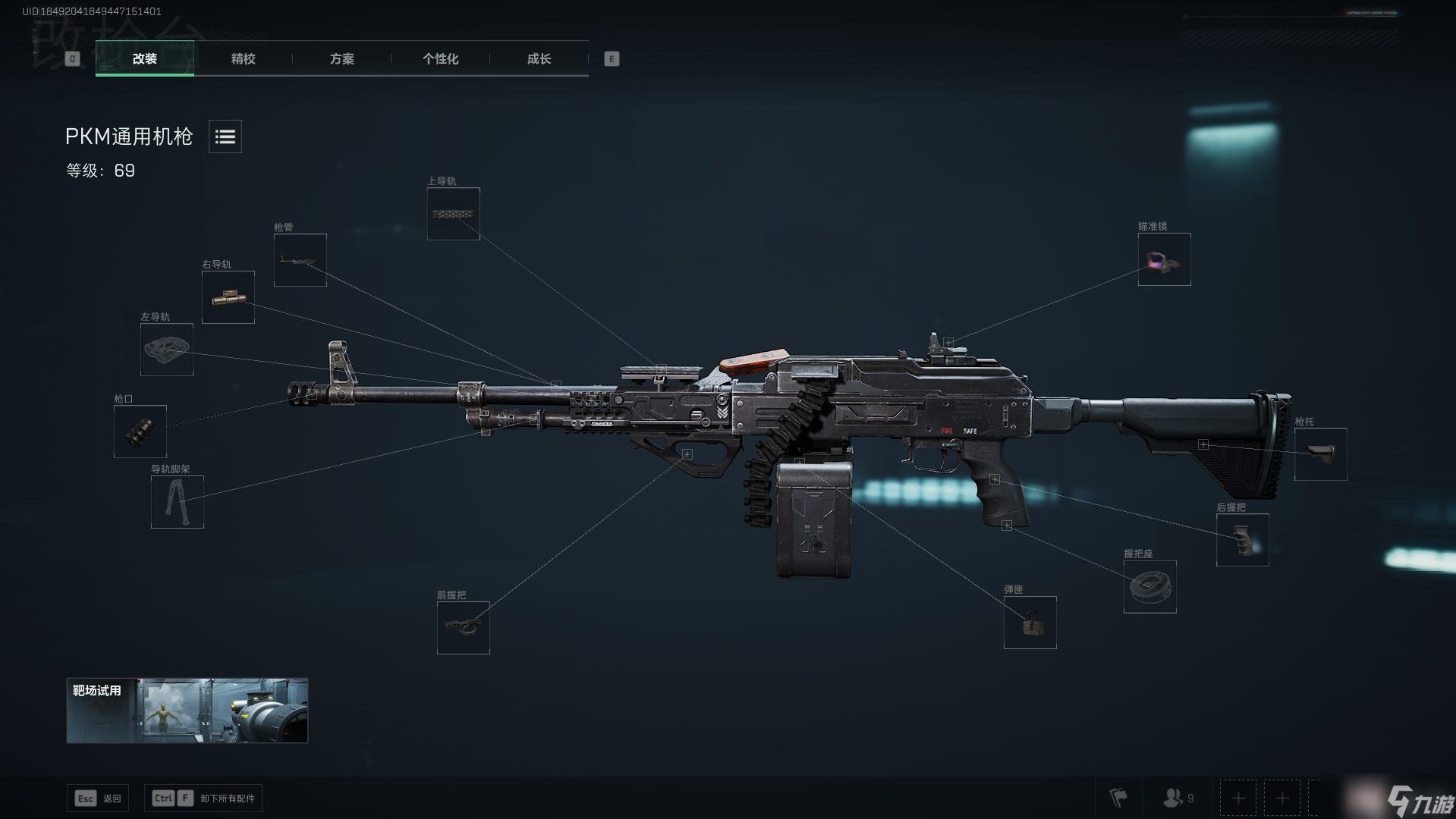Open the 弹匣 magazine slot
Screen dimensions: 1456x819
pyautogui.click(x=1030, y=623)
